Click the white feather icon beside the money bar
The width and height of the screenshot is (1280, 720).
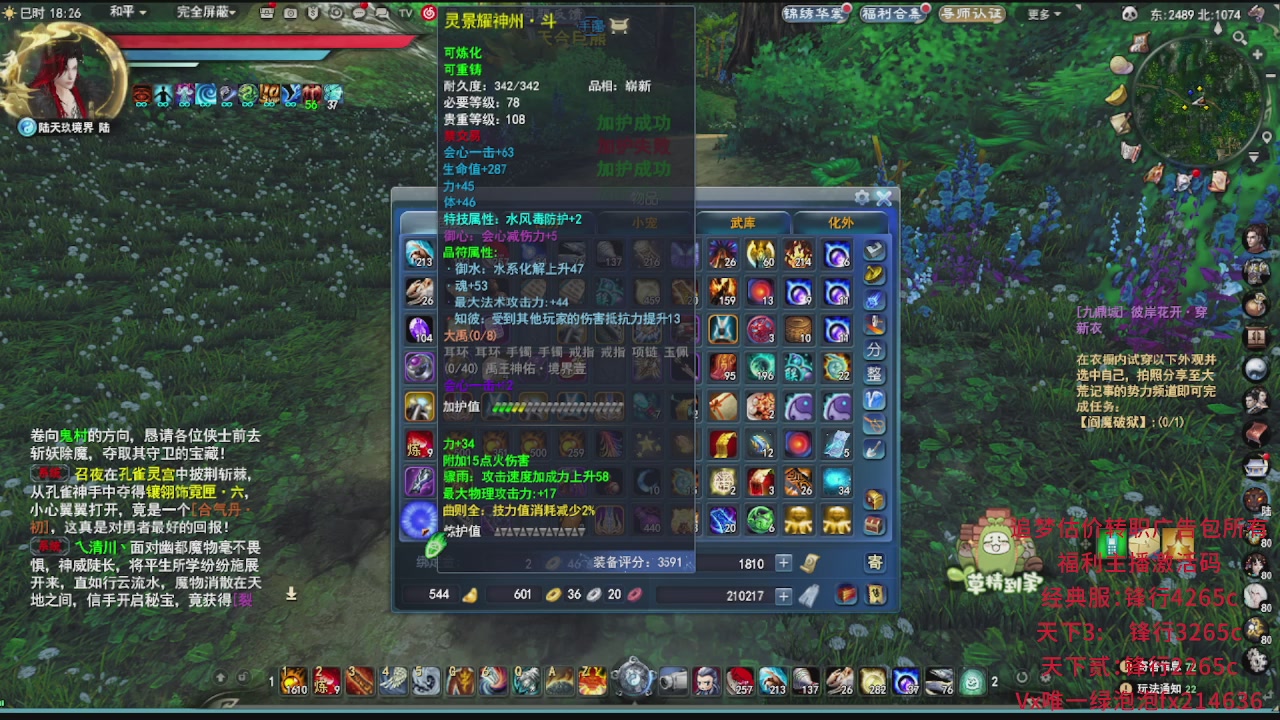pyautogui.click(x=808, y=597)
